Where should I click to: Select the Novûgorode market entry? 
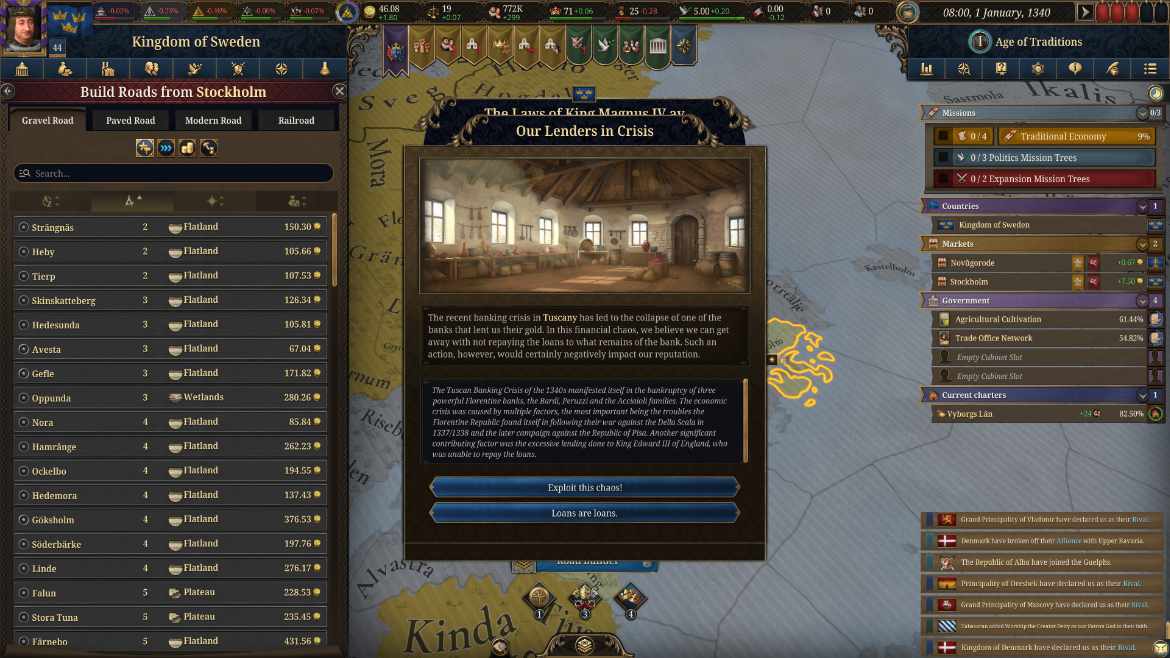coord(1000,263)
